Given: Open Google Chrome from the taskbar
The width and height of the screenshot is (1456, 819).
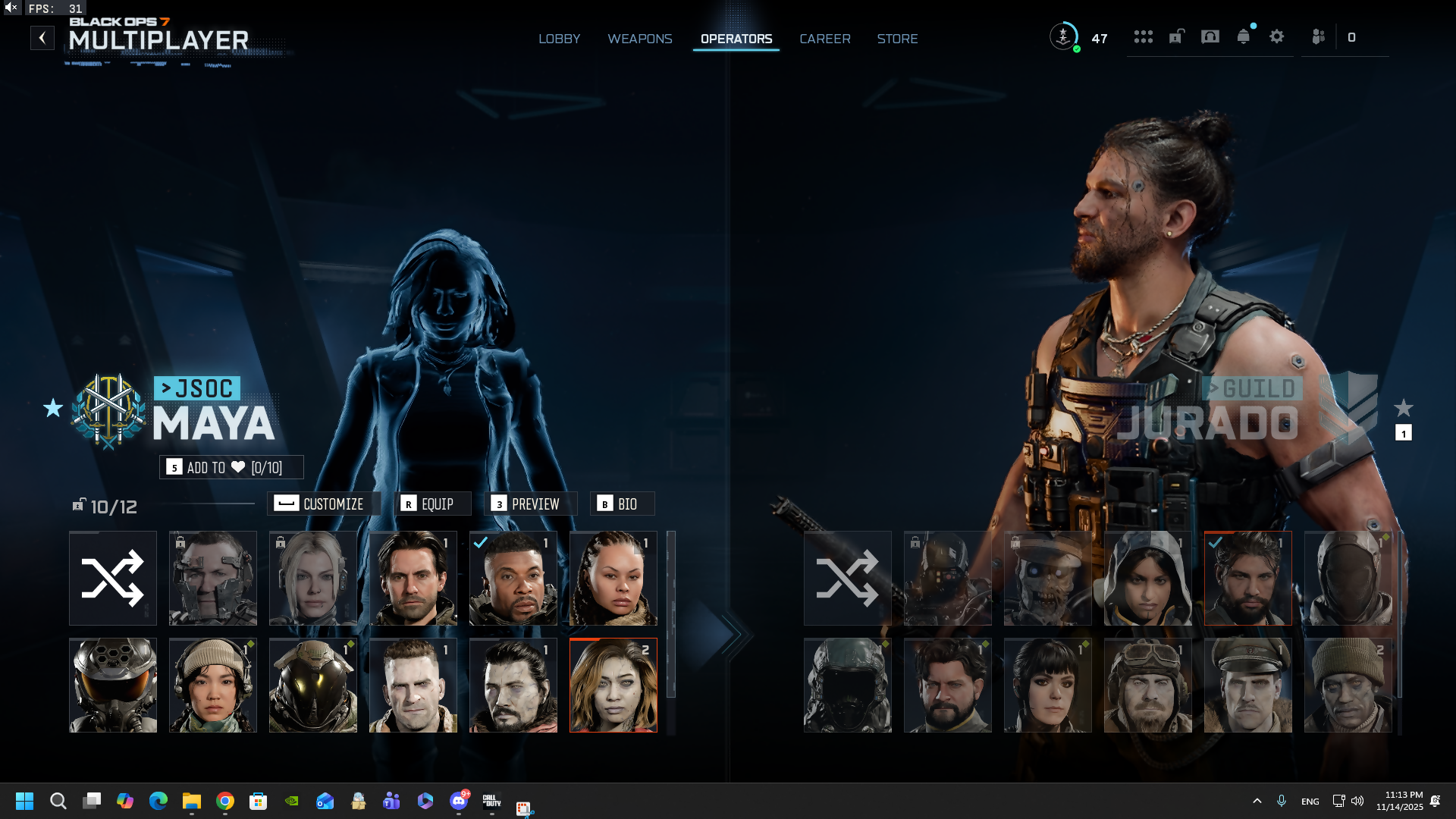Looking at the screenshot, I should click(x=225, y=801).
